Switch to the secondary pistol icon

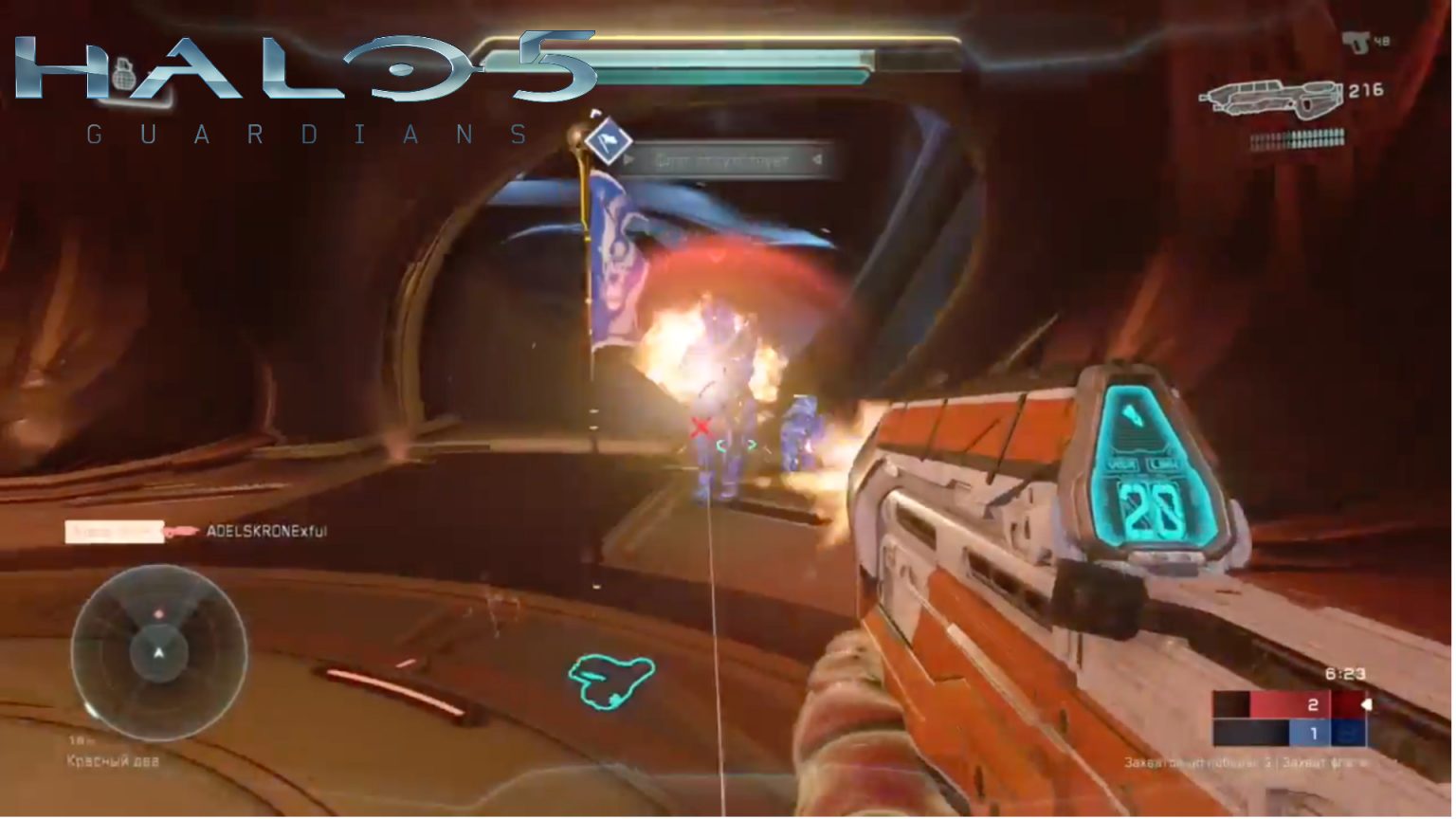click(x=1356, y=42)
